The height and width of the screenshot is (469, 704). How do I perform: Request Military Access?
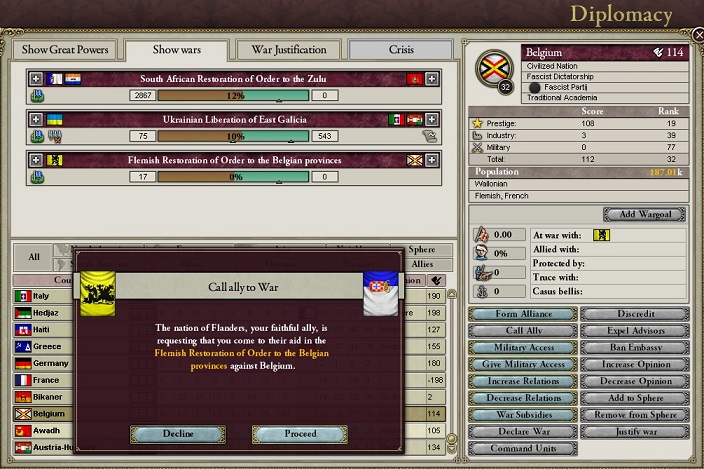pos(521,348)
